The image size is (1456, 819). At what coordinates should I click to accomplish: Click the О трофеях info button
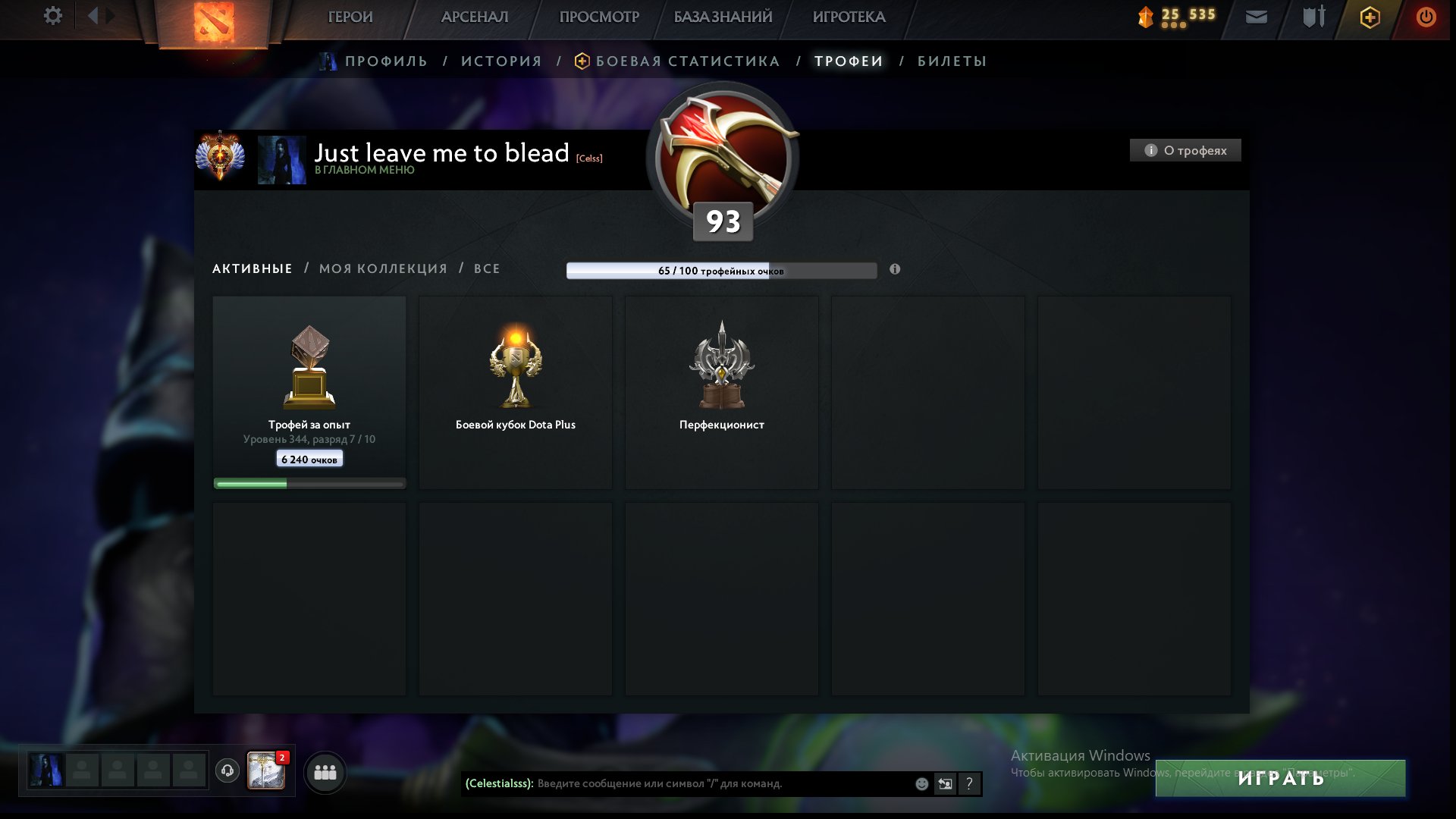[1185, 150]
